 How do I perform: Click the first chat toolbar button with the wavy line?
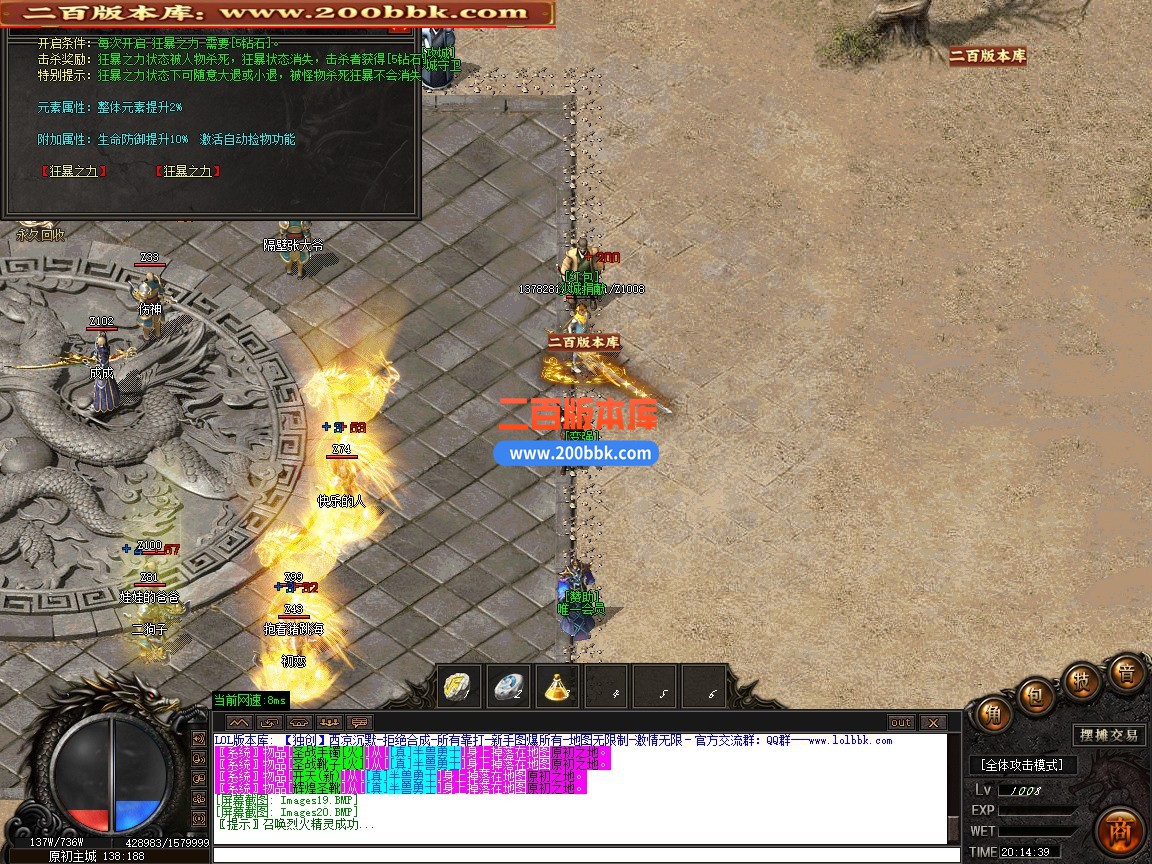tap(239, 723)
